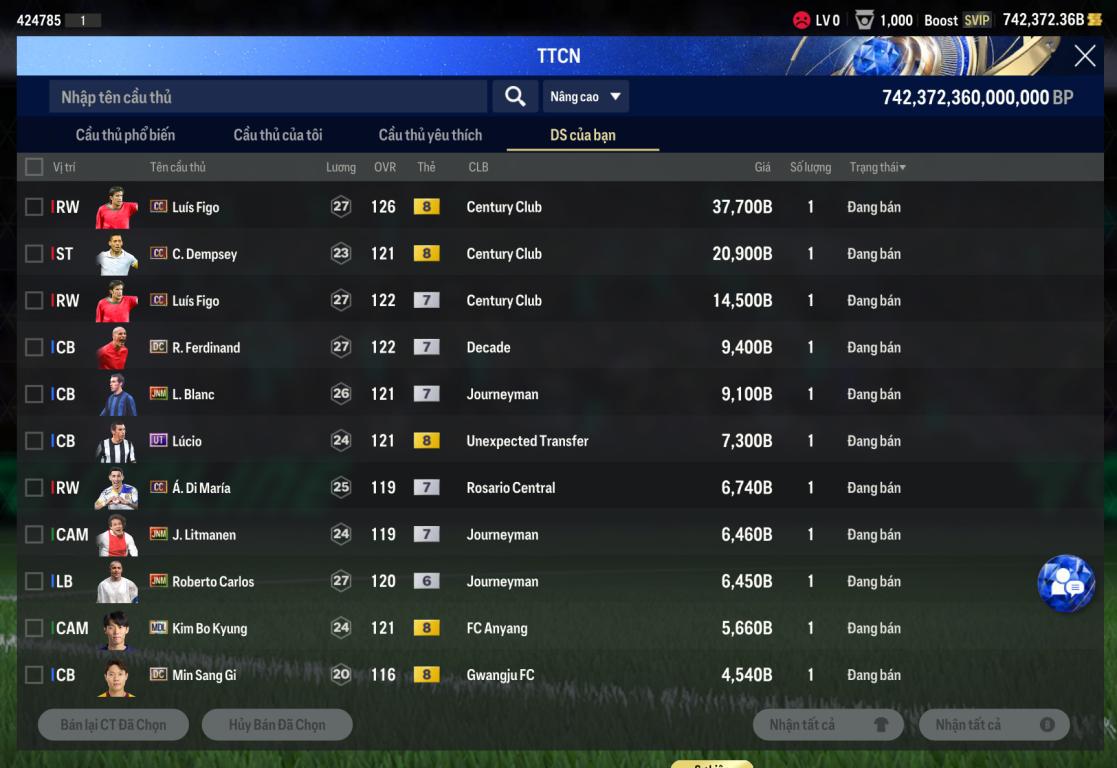The height and width of the screenshot is (768, 1117).
Task: Show the Cầu thủ yêu thích tab
Action: [x=430, y=135]
